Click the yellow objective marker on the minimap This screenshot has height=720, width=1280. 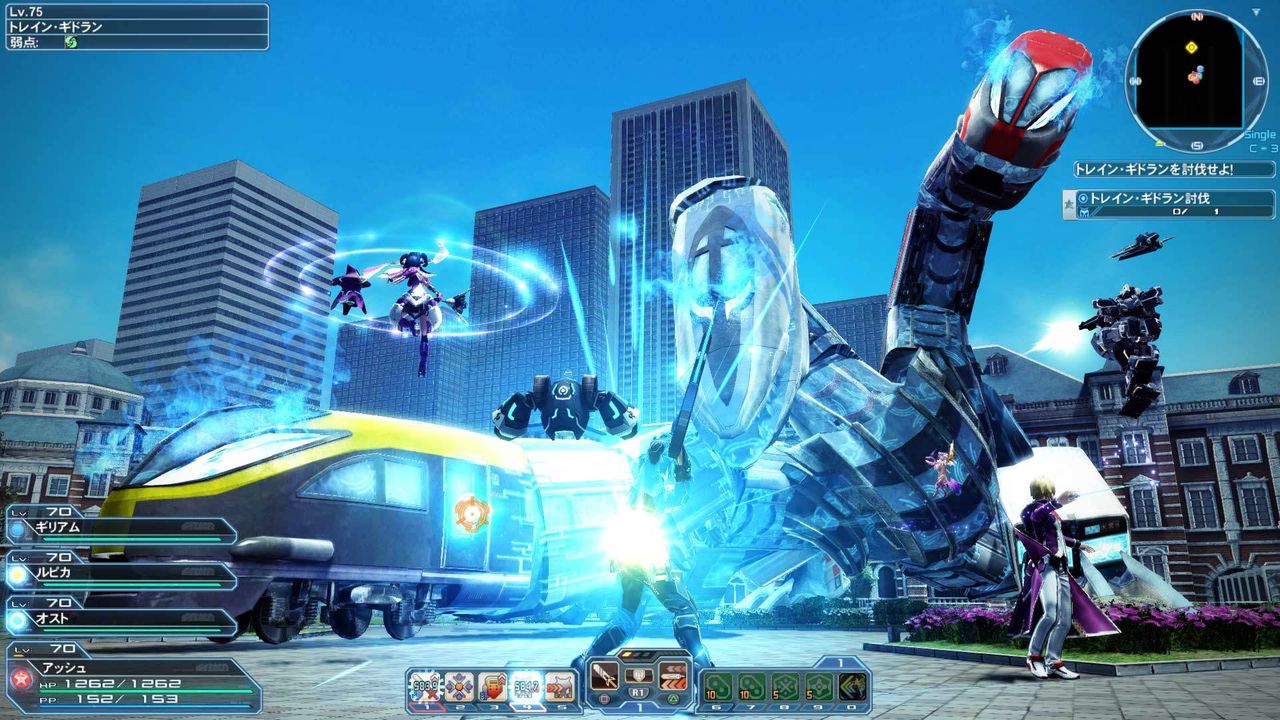(x=1191, y=48)
